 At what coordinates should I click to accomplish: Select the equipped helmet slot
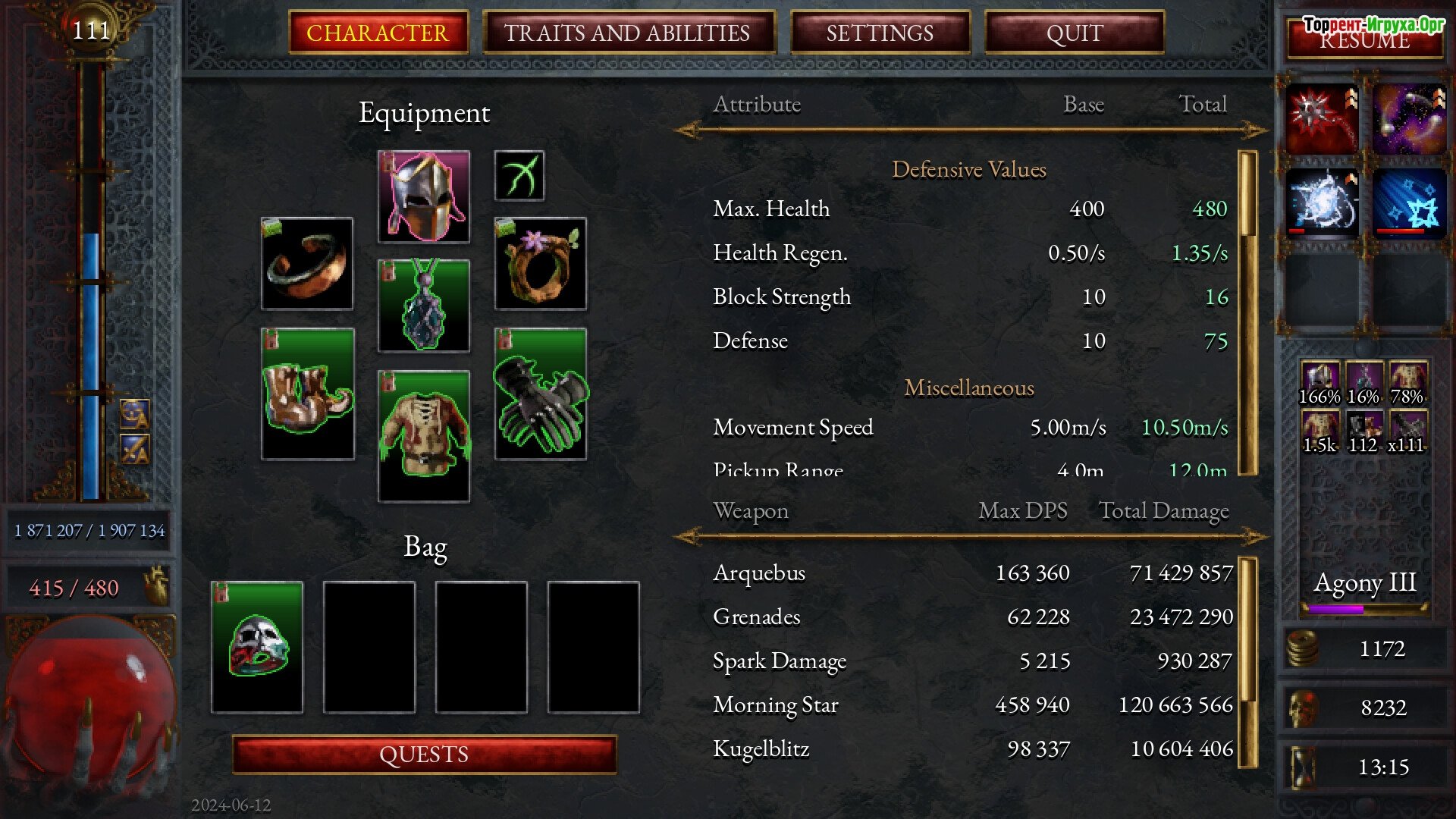(424, 196)
